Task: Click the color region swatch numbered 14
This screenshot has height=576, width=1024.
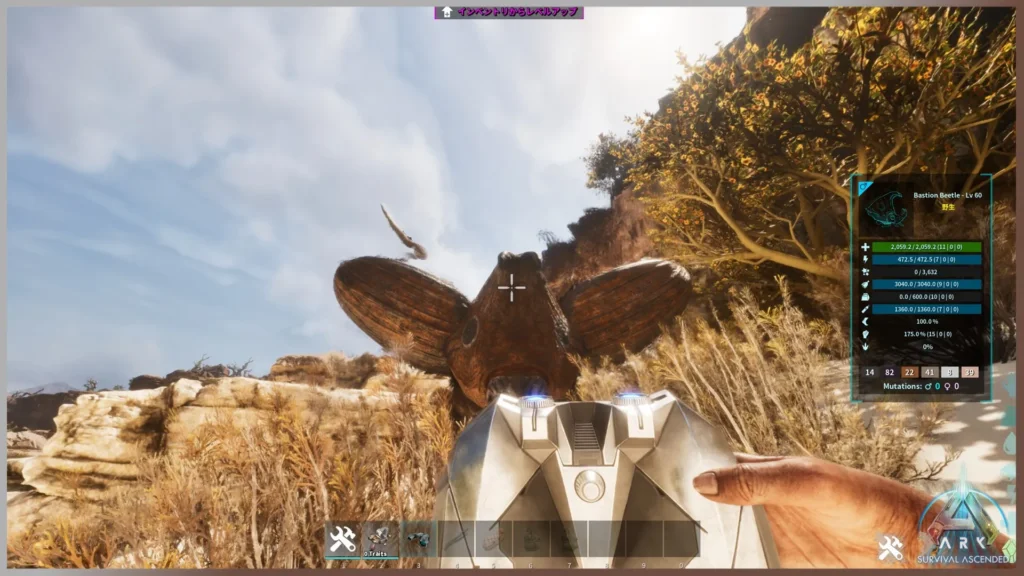Action: pos(870,372)
